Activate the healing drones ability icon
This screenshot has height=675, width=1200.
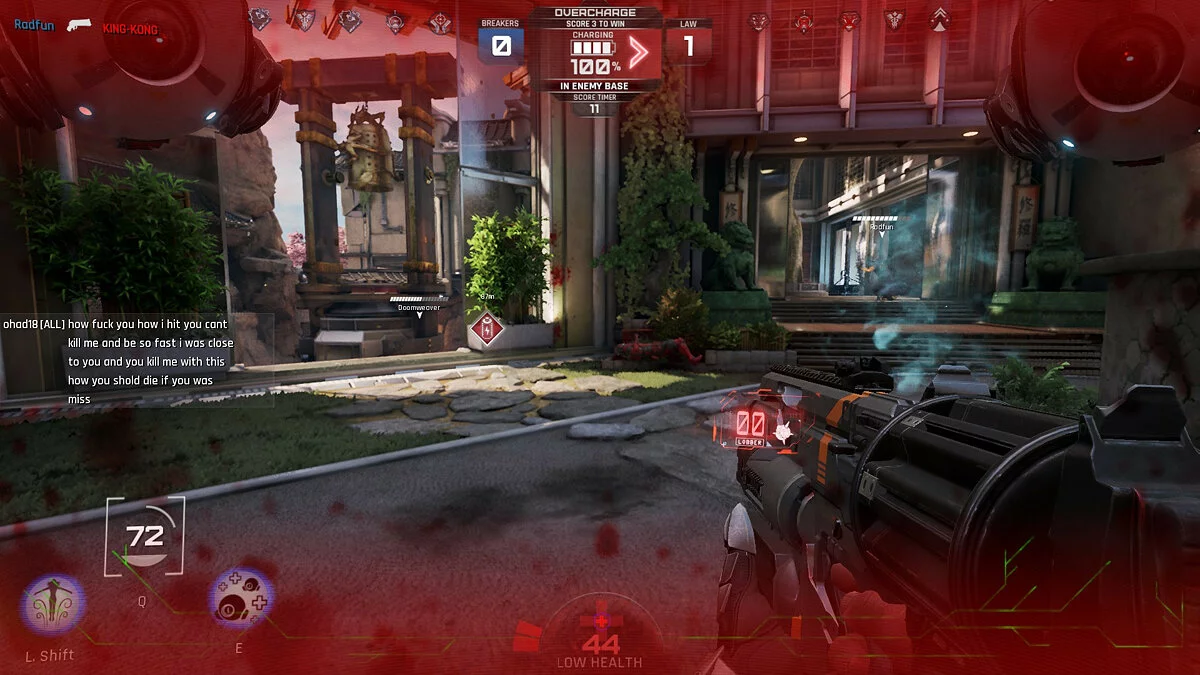[241, 599]
